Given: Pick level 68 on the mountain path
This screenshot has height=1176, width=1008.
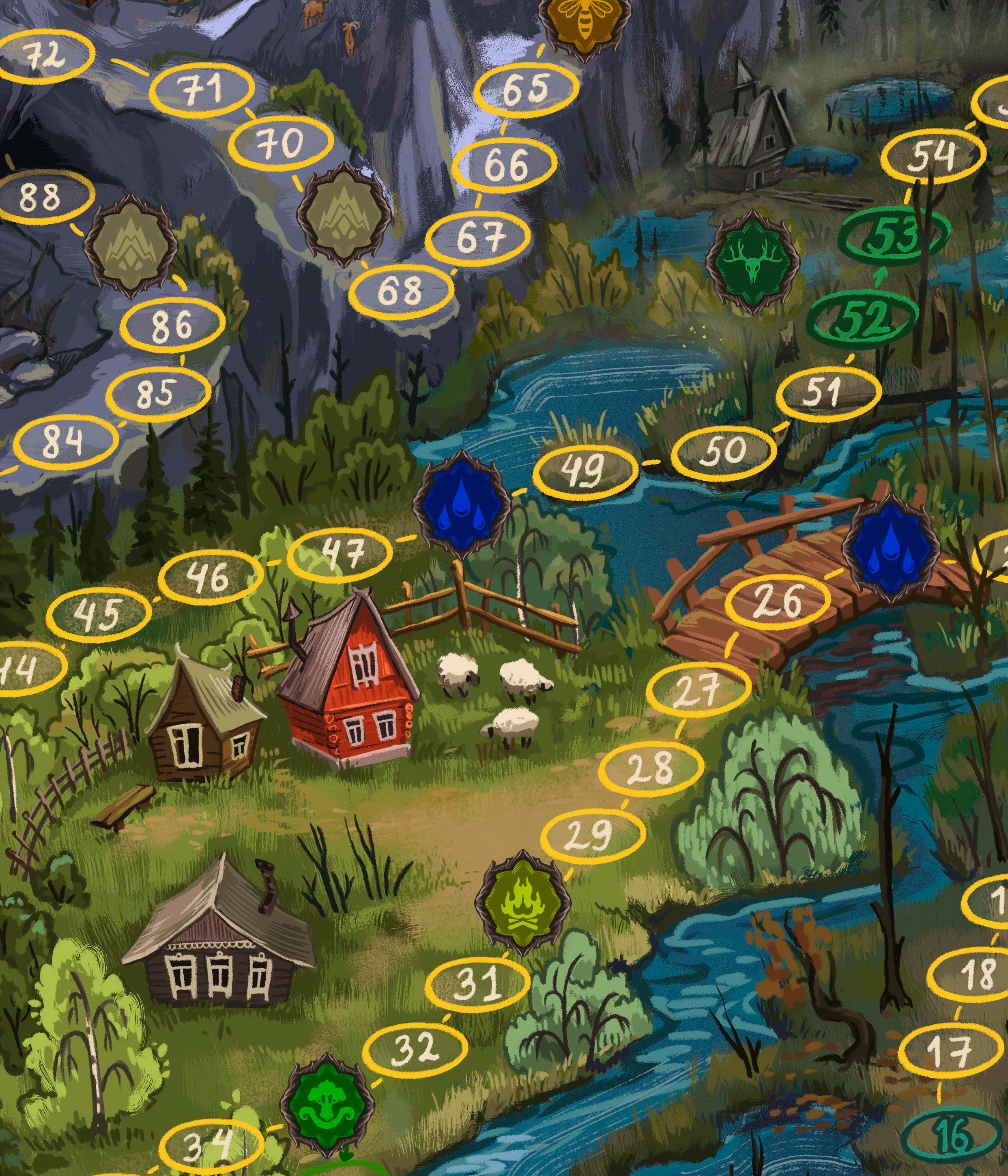Looking at the screenshot, I should pyautogui.click(x=401, y=291).
